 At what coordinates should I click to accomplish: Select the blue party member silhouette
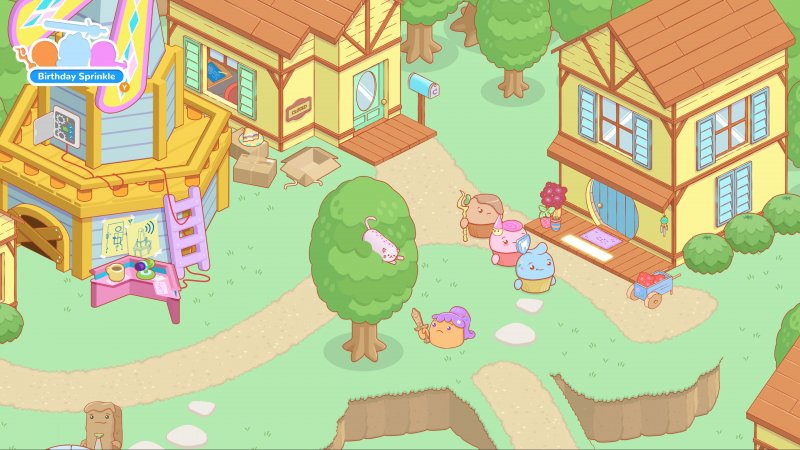pyautogui.click(x=76, y=50)
